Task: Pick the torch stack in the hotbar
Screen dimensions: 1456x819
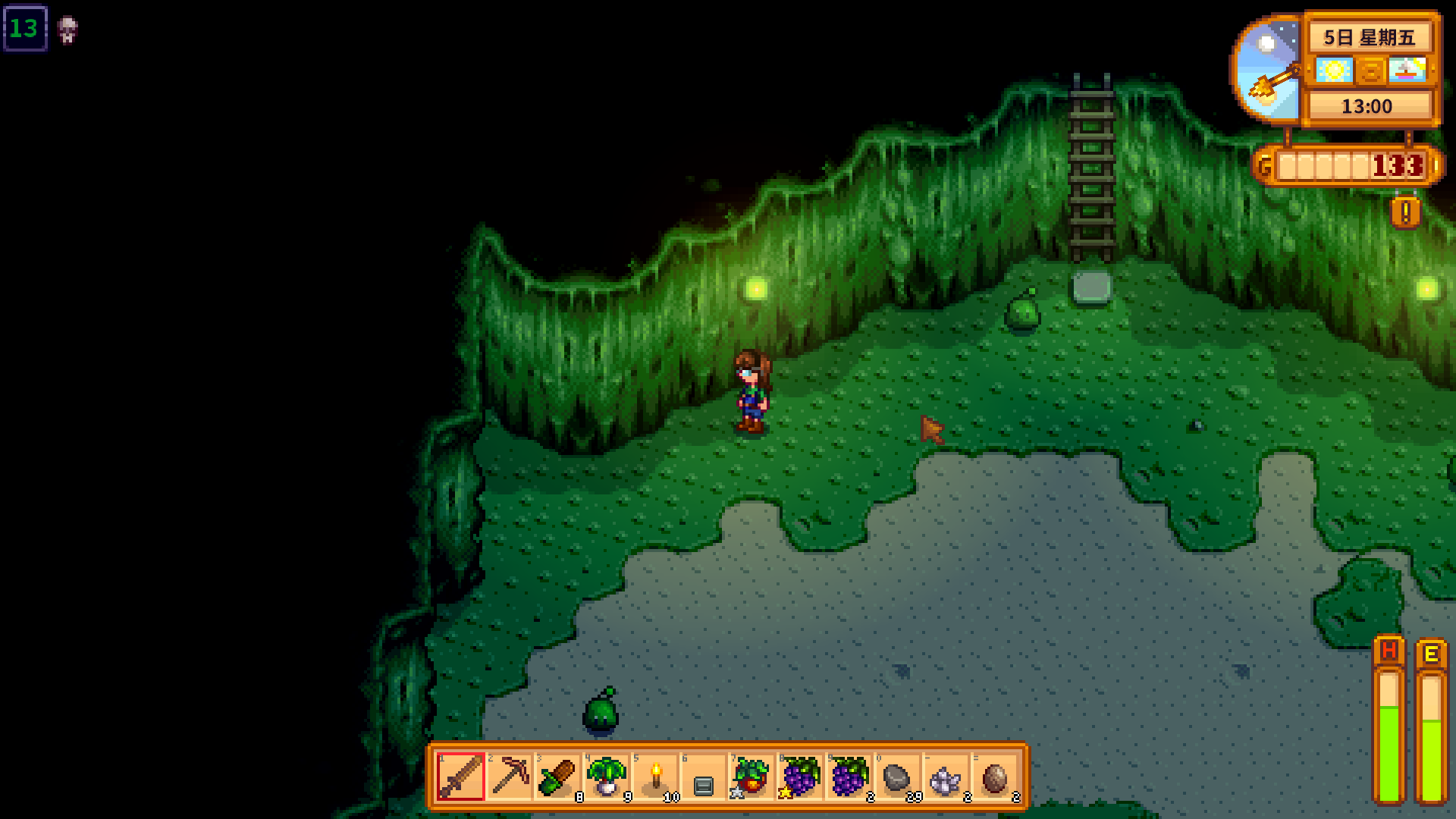Action: coord(655,777)
